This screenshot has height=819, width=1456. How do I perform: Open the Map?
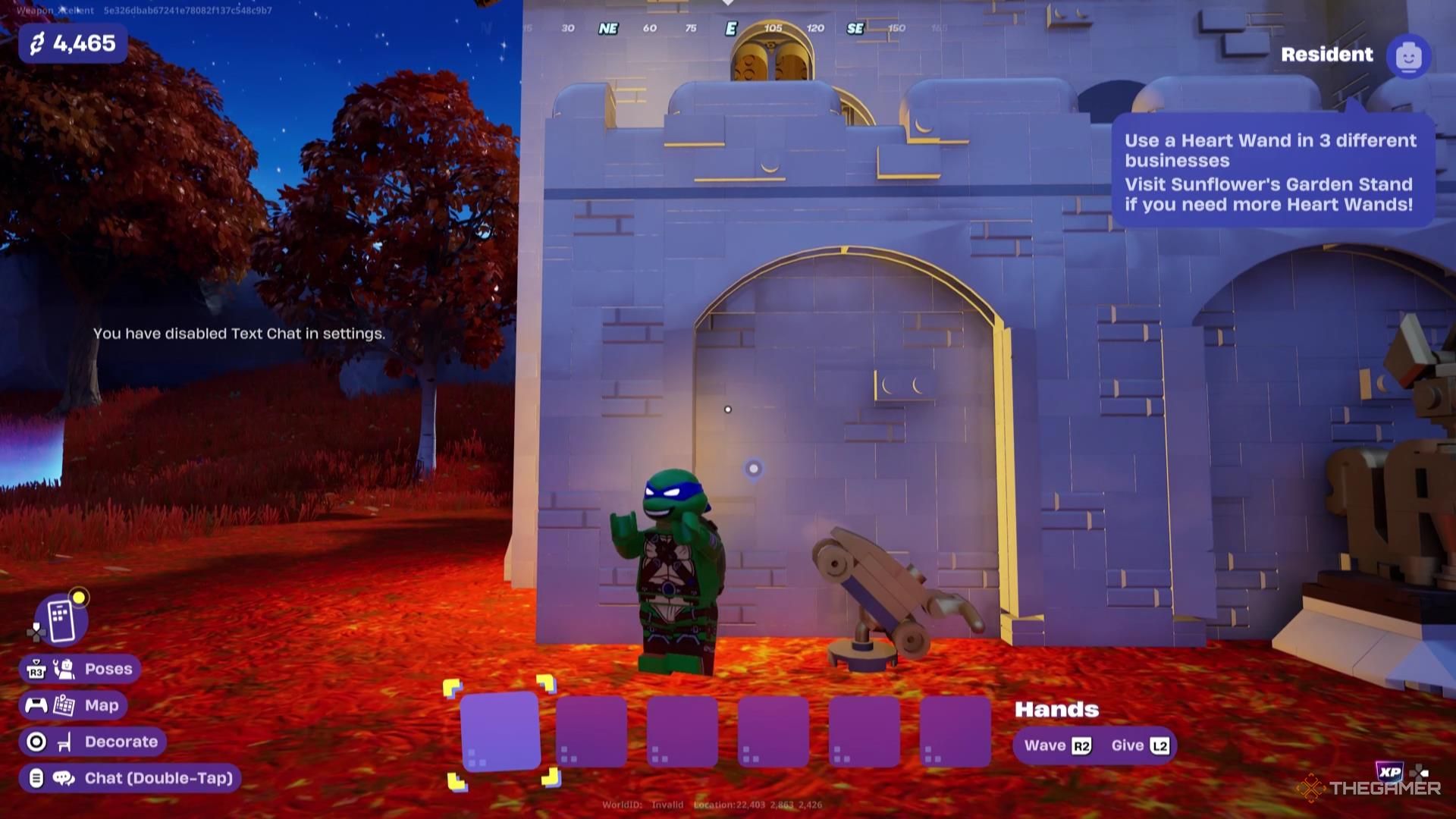[73, 705]
